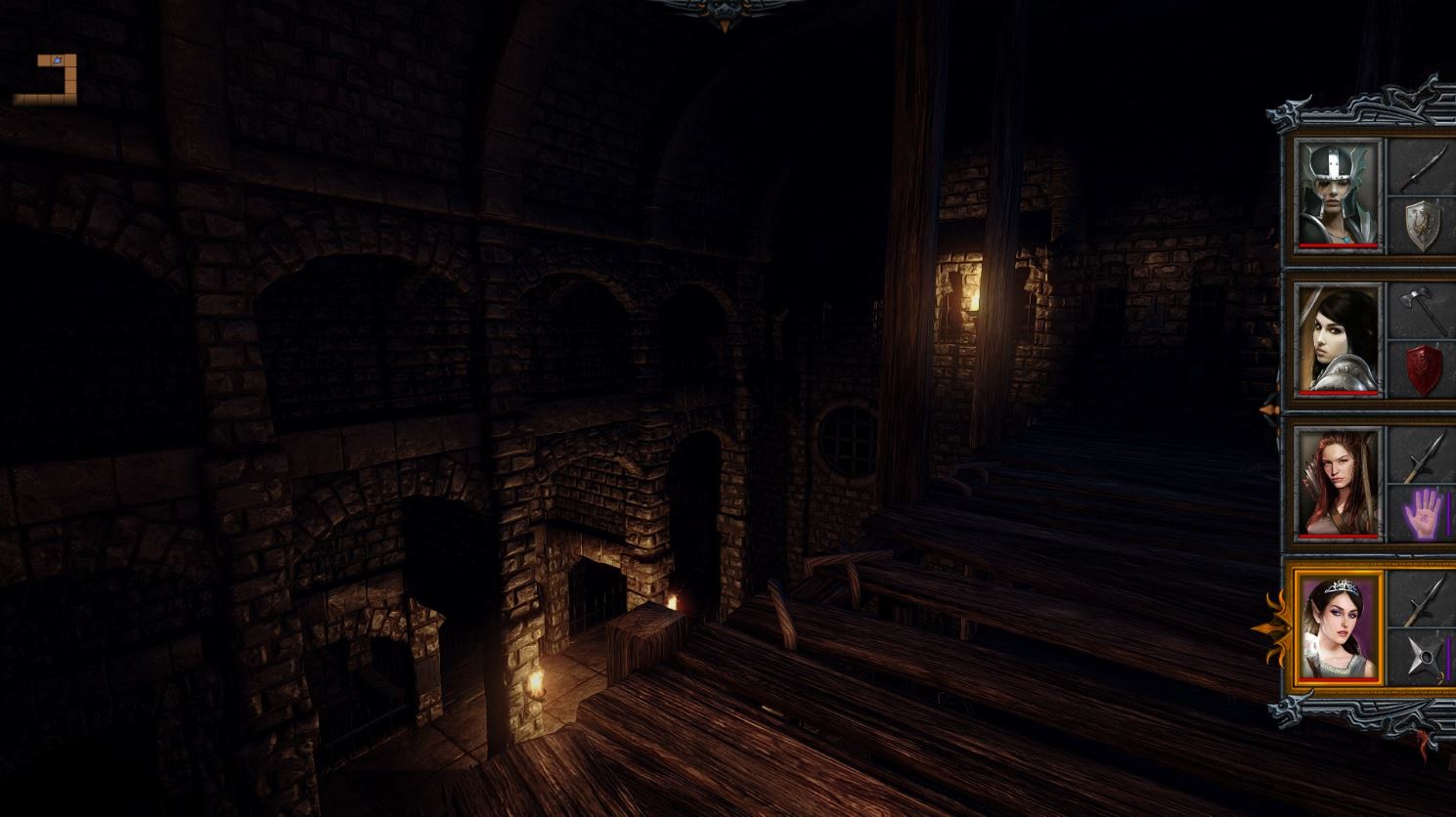
Task: Use the red-haired archer's spear weapon
Action: coord(1423,455)
